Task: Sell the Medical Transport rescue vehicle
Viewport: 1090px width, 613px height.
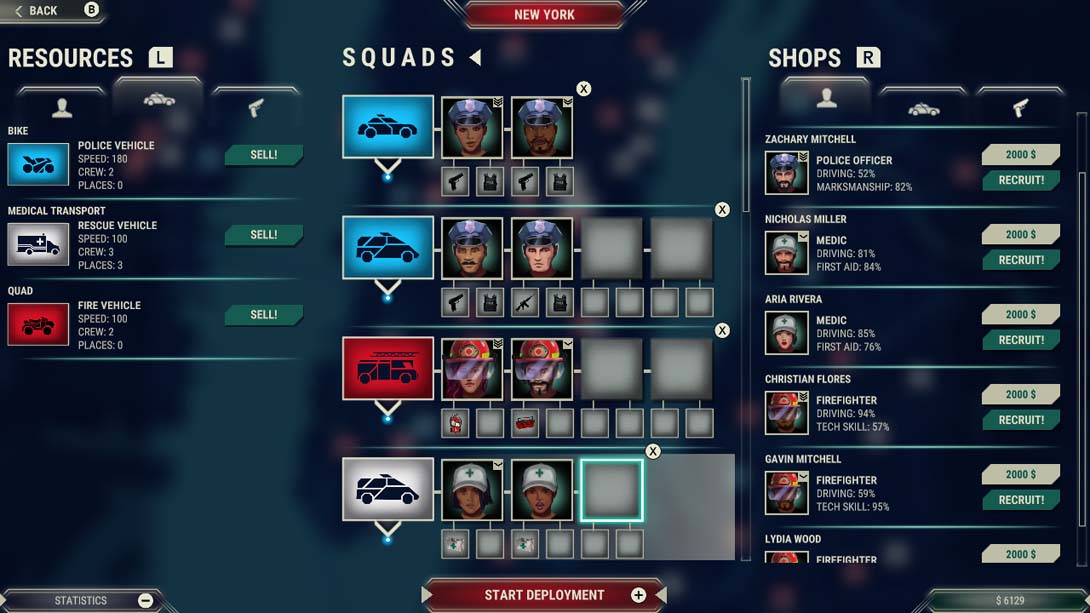Action: click(263, 235)
